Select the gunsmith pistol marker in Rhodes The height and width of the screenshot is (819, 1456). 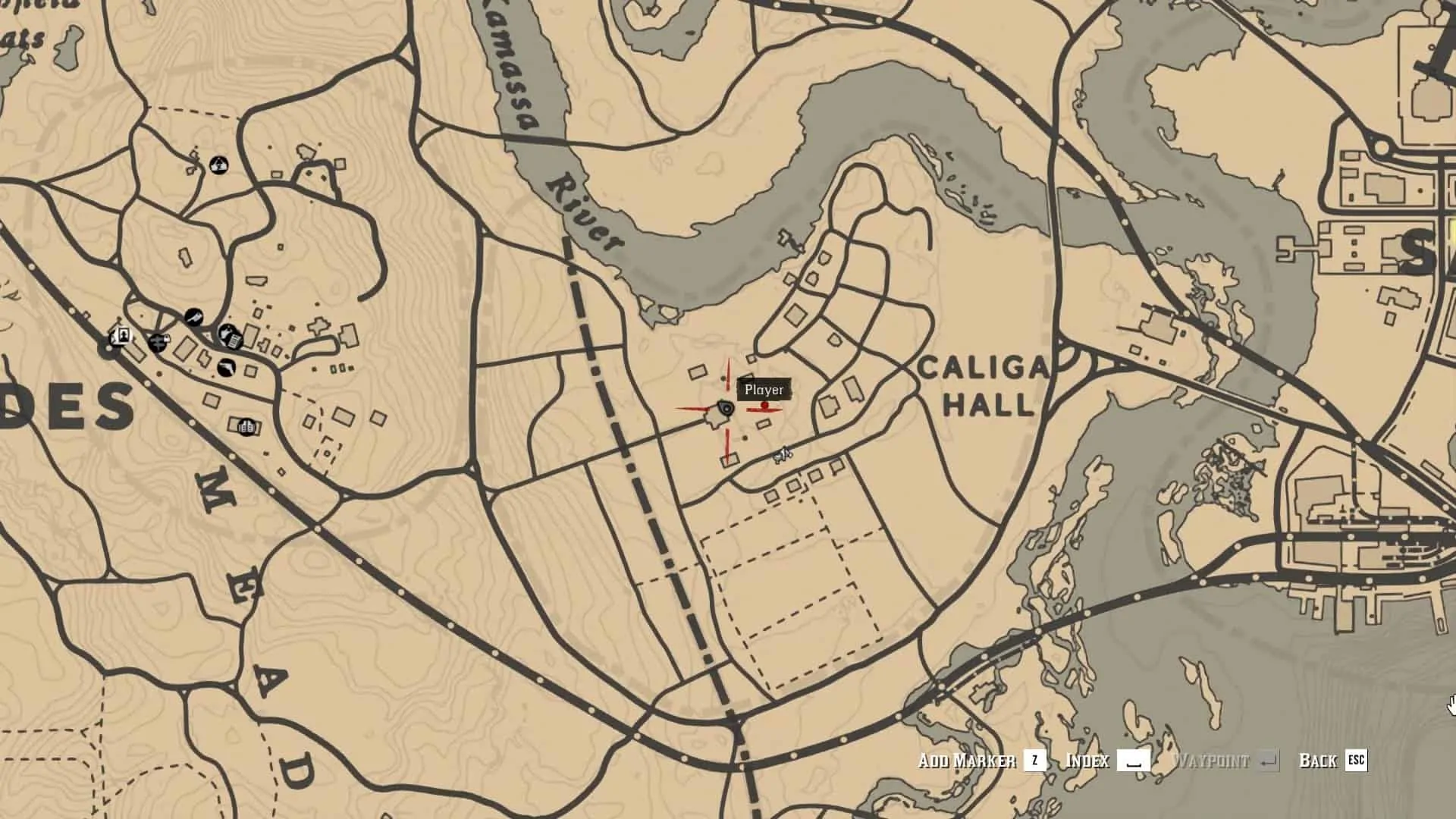point(226,369)
